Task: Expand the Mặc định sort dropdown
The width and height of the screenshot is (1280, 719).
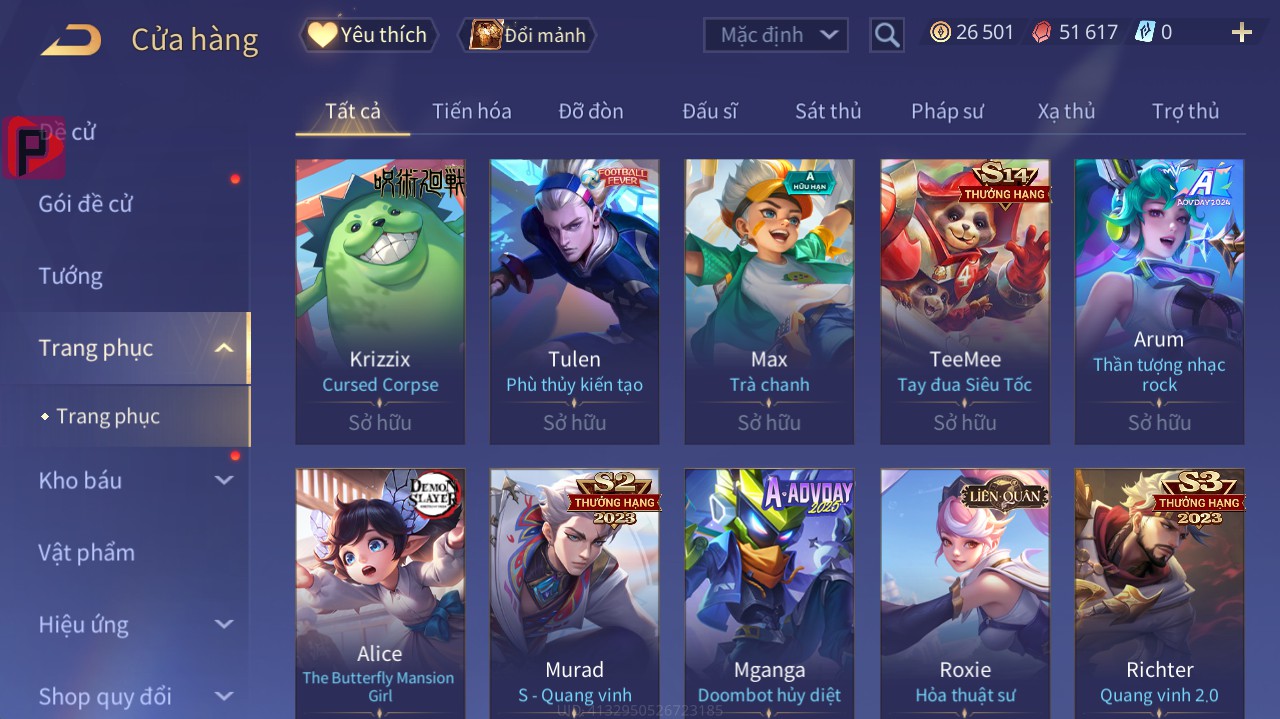Action: coord(776,35)
